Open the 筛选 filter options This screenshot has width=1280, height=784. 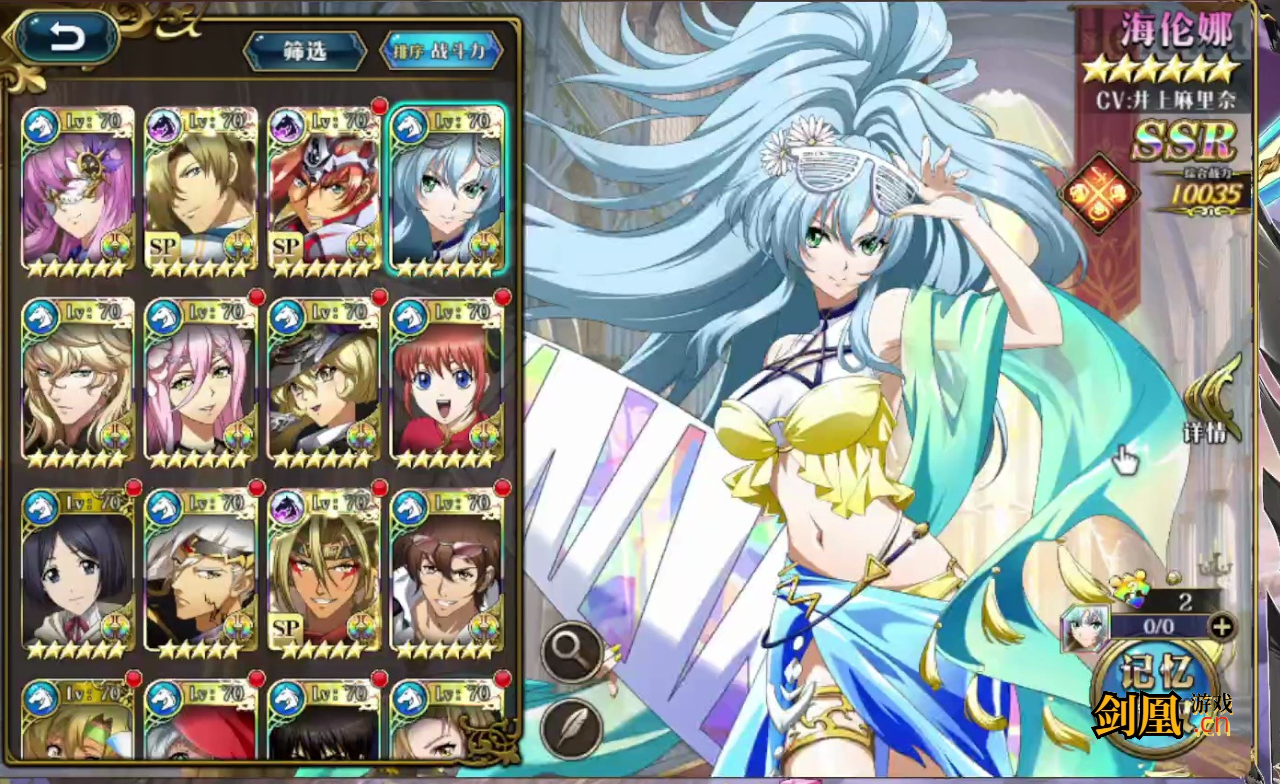[305, 51]
